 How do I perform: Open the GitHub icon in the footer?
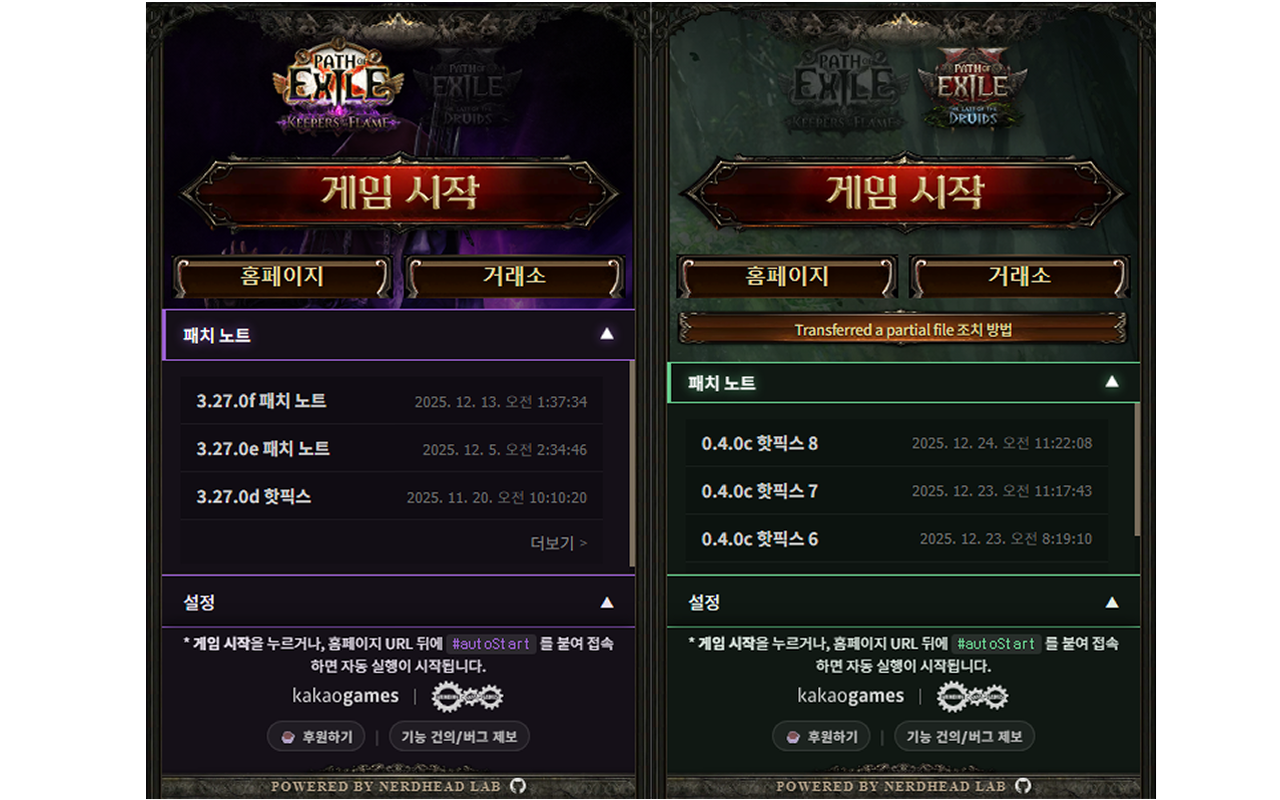pos(517,787)
